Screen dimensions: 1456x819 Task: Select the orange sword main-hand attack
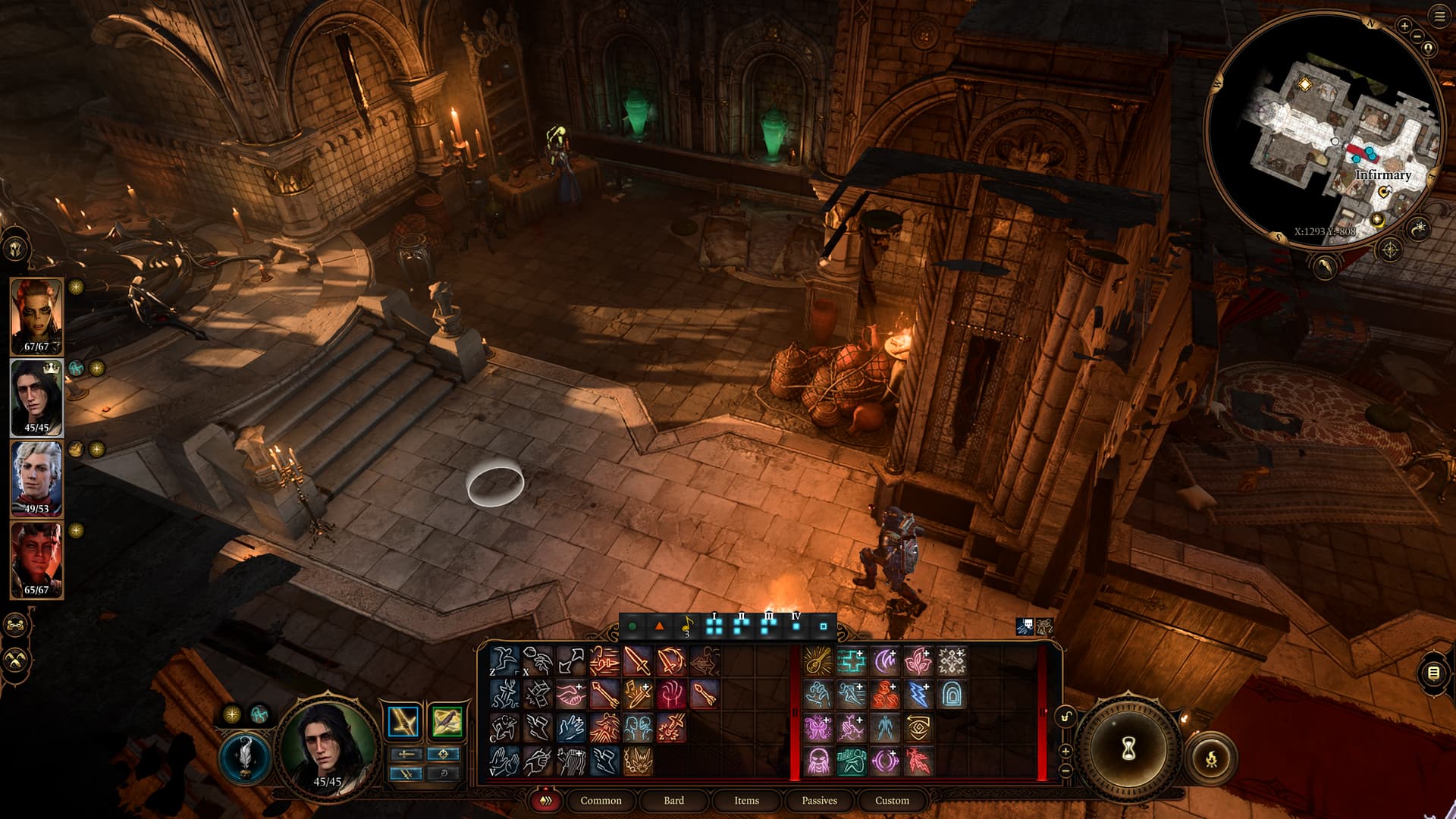pos(637,661)
